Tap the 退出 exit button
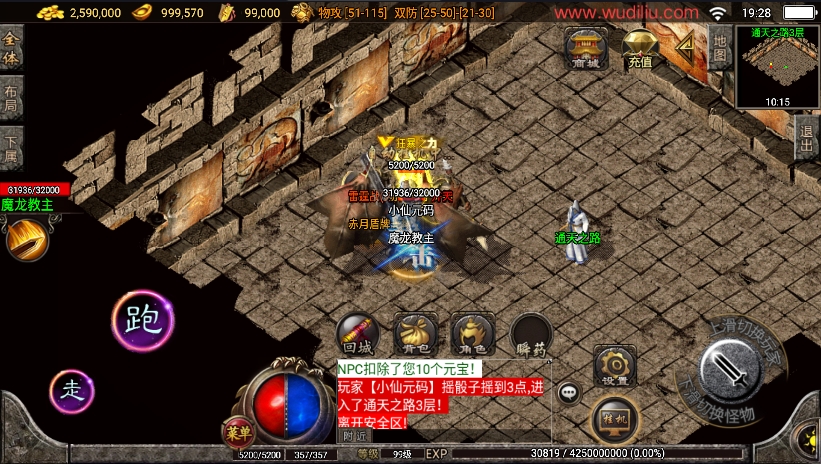The height and width of the screenshot is (464, 821). click(808, 139)
